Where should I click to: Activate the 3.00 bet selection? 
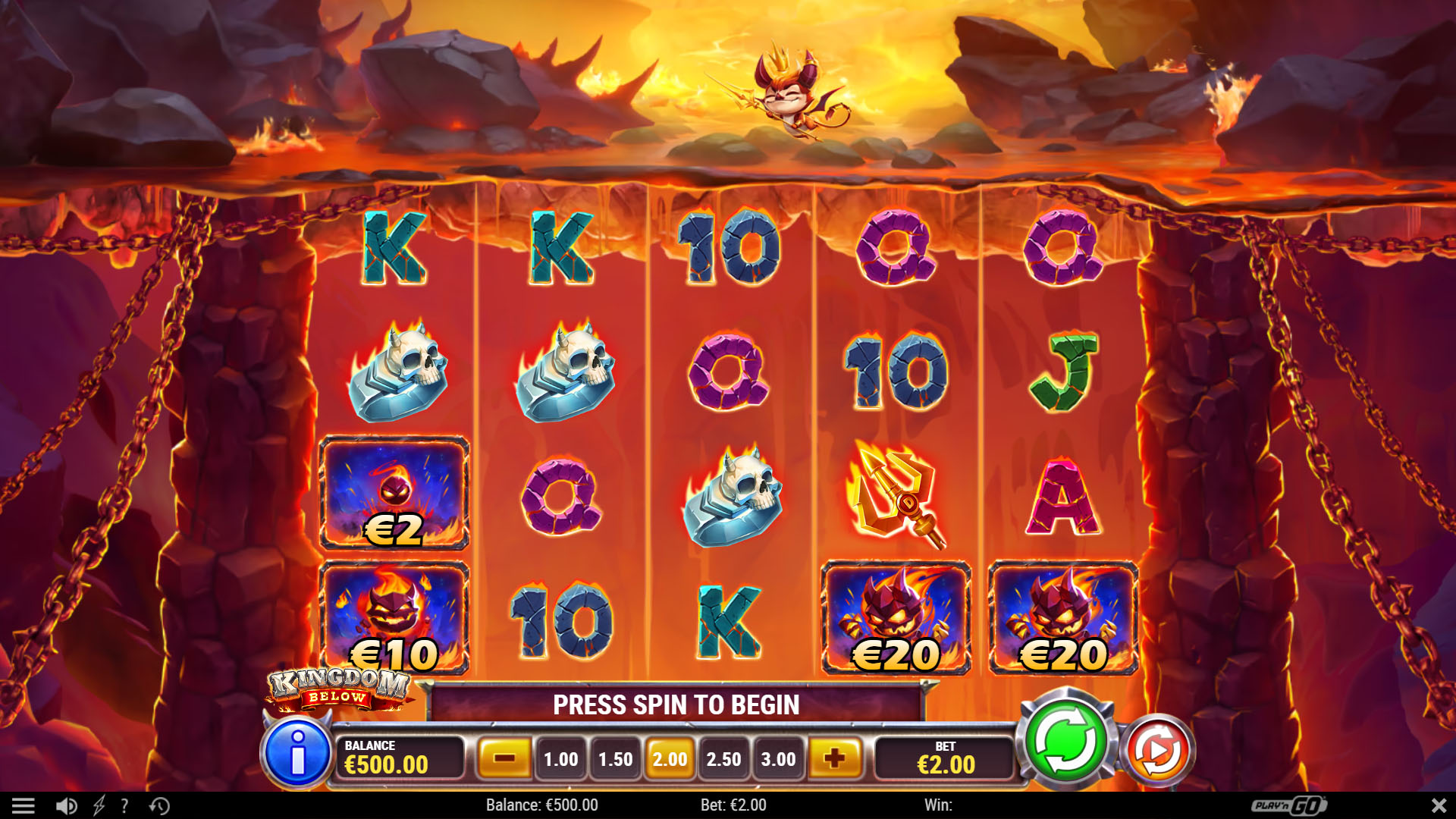pos(778,759)
